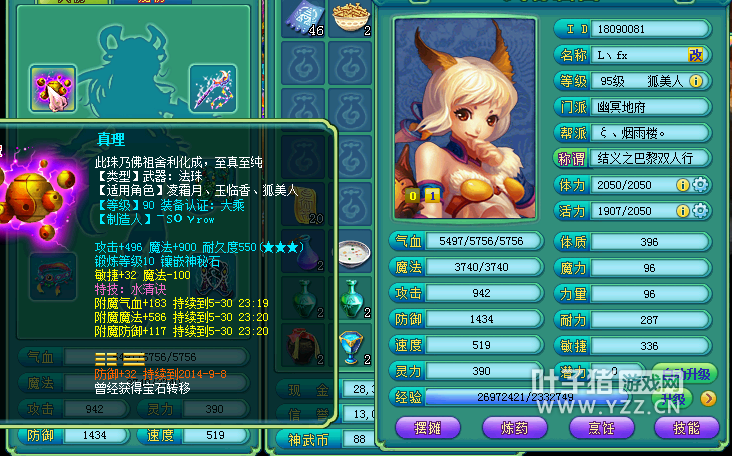
Task: Select the equipped helmet slot with pink gems
Action: 53,89
